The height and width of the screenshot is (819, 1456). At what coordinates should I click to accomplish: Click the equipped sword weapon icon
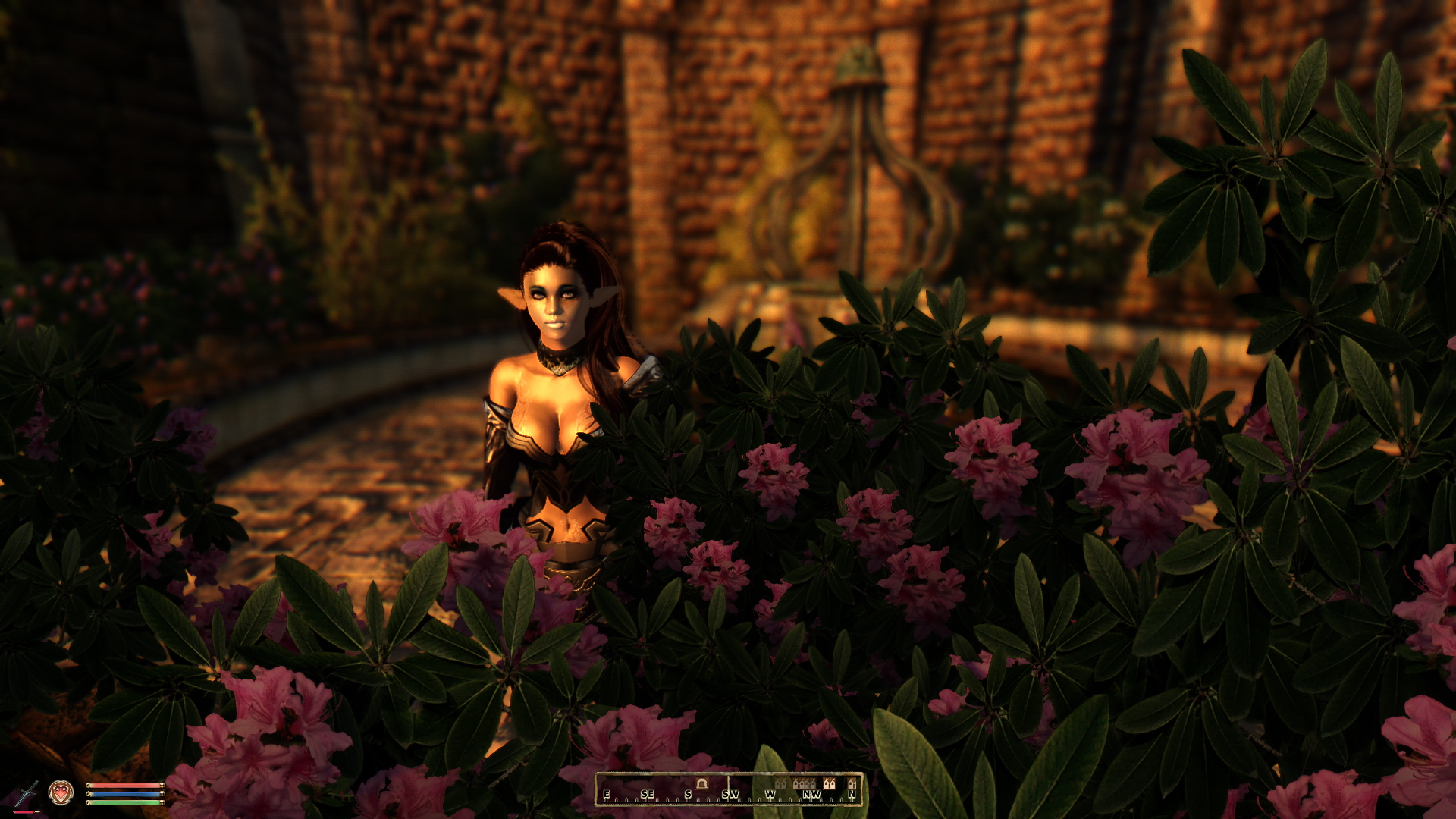pos(27,793)
